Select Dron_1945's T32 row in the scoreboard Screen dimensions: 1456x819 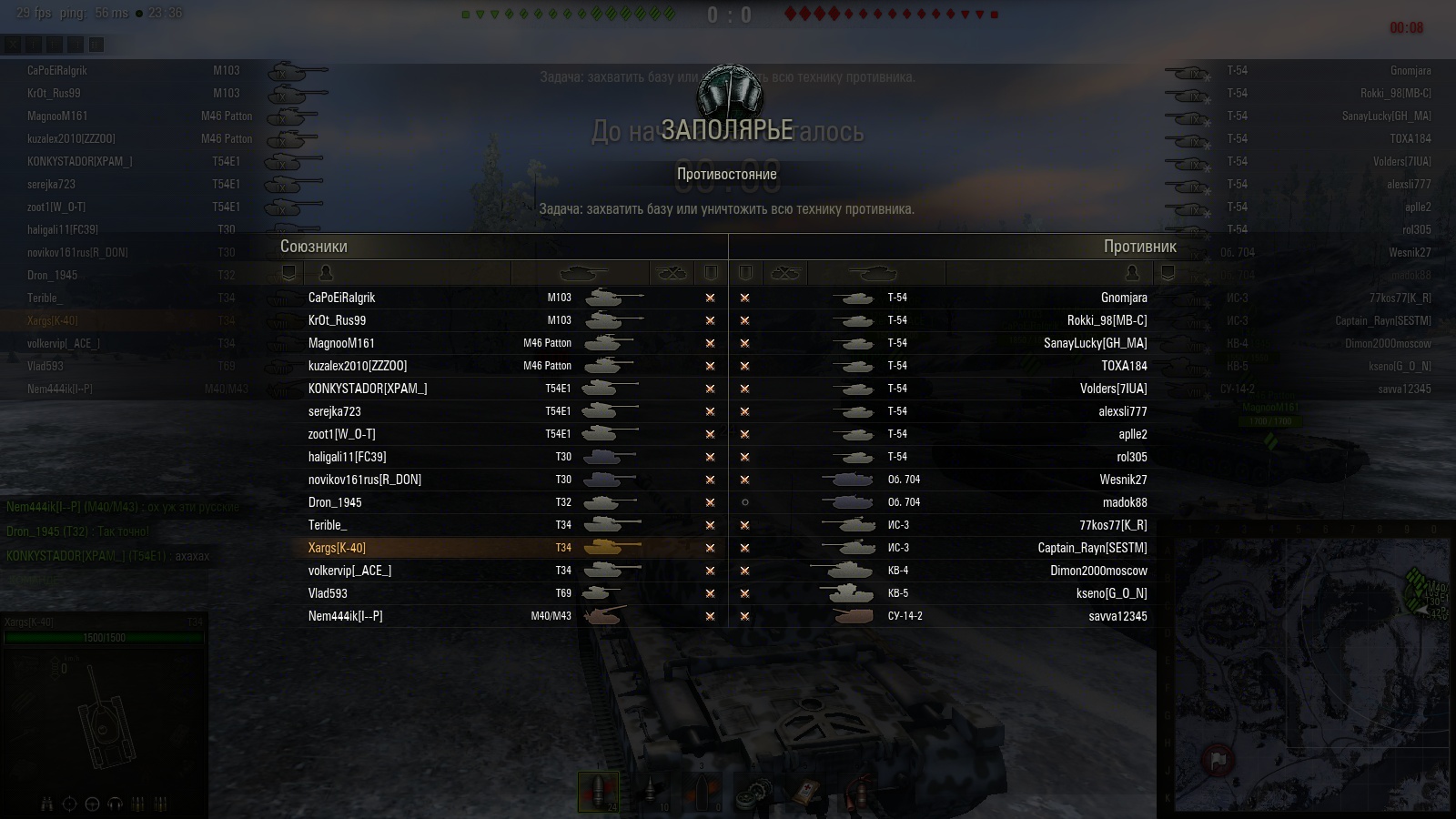[x=473, y=502]
